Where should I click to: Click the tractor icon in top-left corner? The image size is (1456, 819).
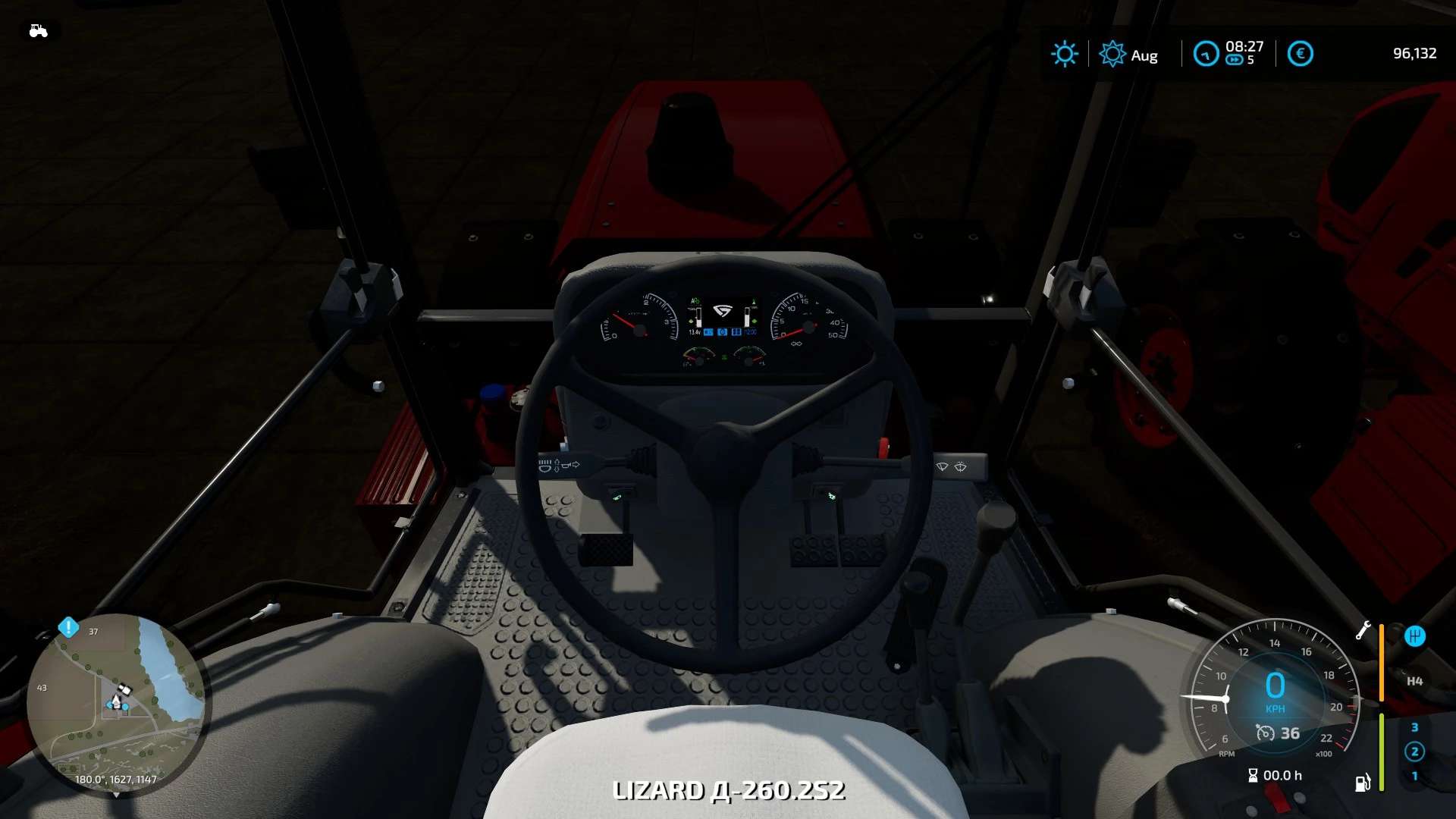click(38, 31)
